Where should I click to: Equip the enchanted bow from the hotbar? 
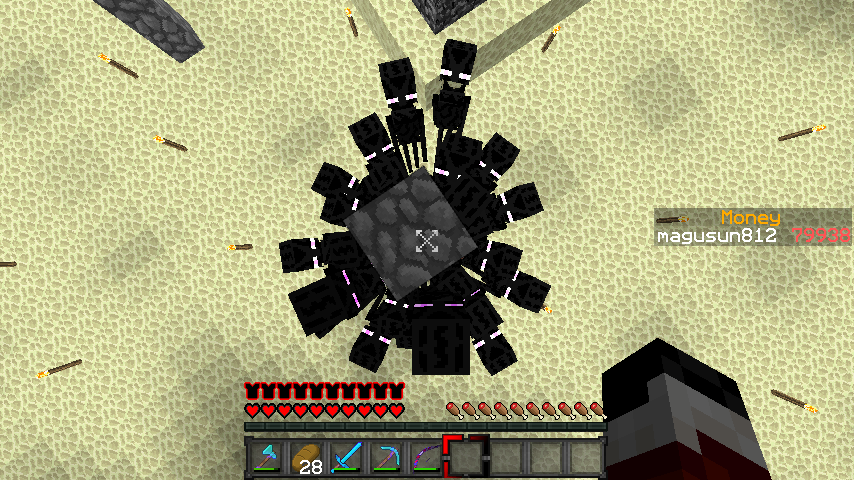pos(425,457)
